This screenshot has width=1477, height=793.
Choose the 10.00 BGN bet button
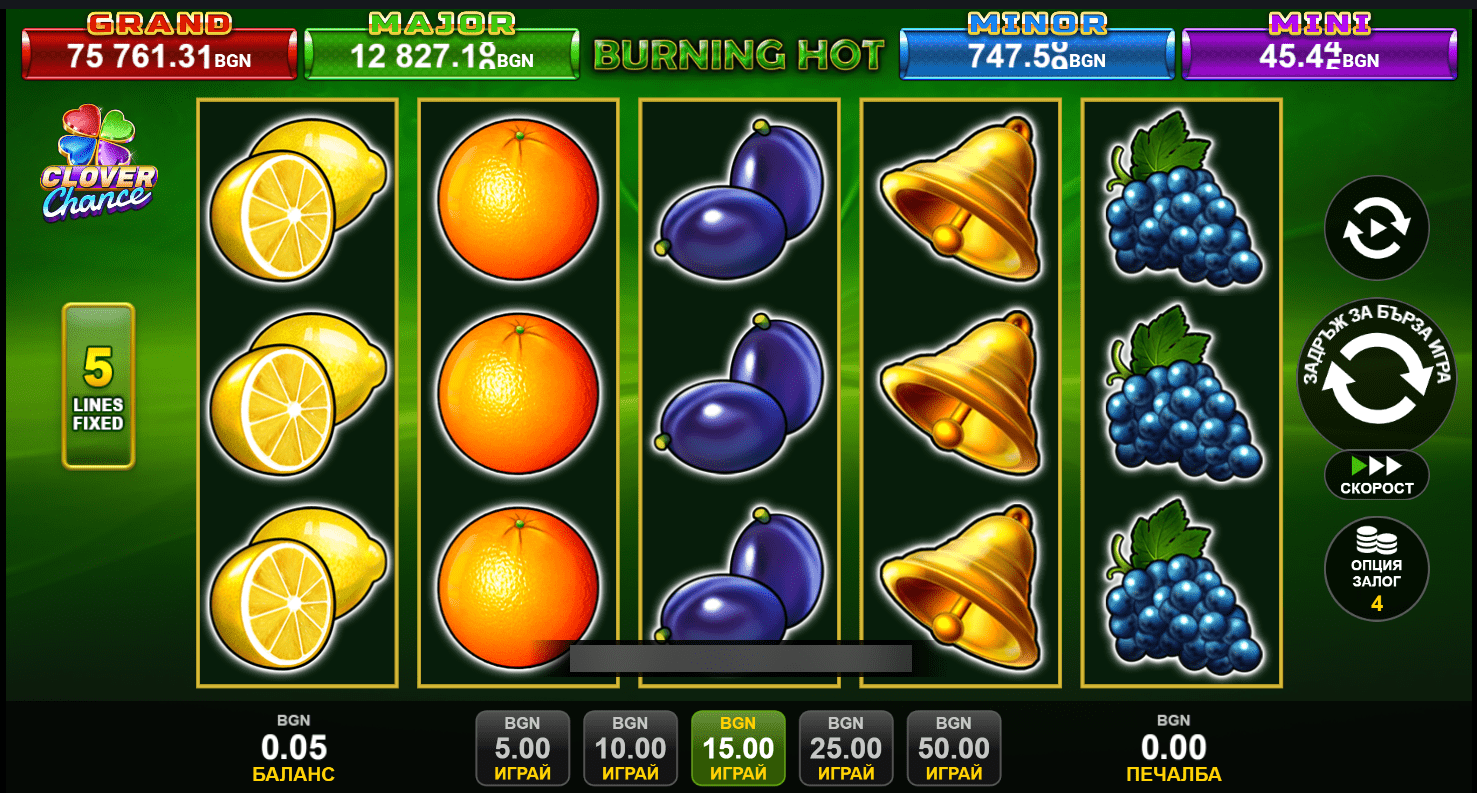630,748
